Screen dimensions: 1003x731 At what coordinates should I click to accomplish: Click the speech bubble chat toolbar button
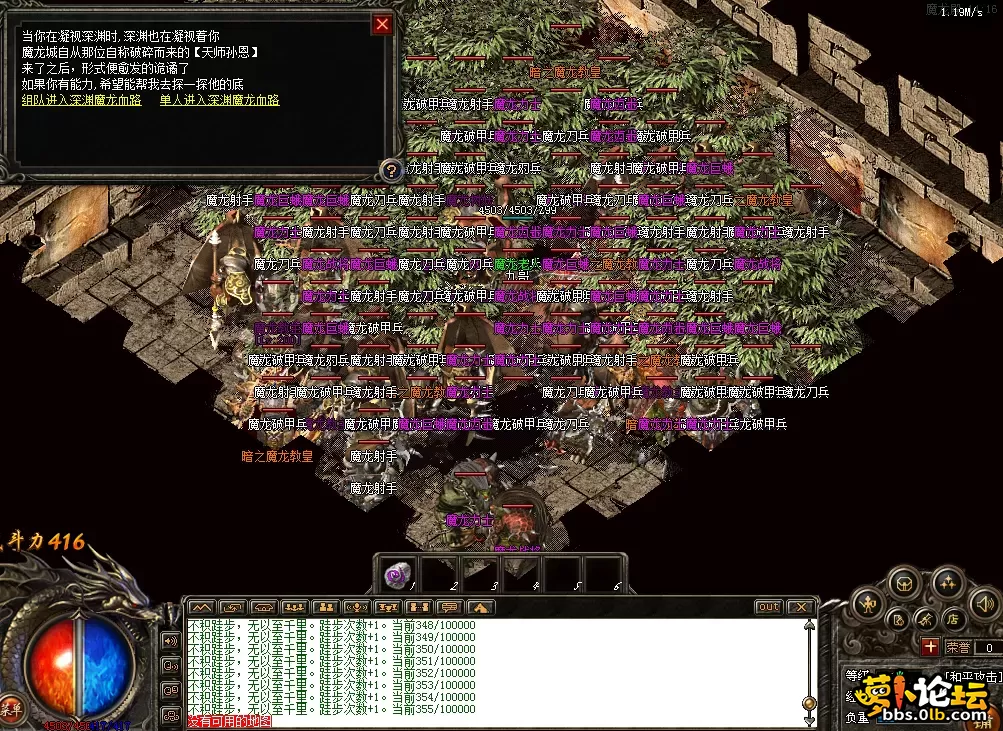point(449,607)
